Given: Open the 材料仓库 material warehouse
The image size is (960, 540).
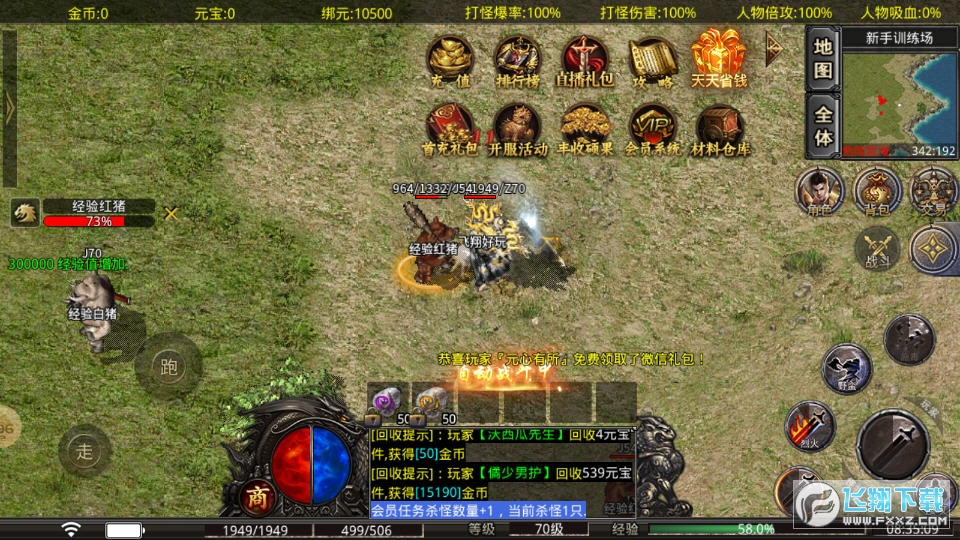Looking at the screenshot, I should click(x=720, y=128).
